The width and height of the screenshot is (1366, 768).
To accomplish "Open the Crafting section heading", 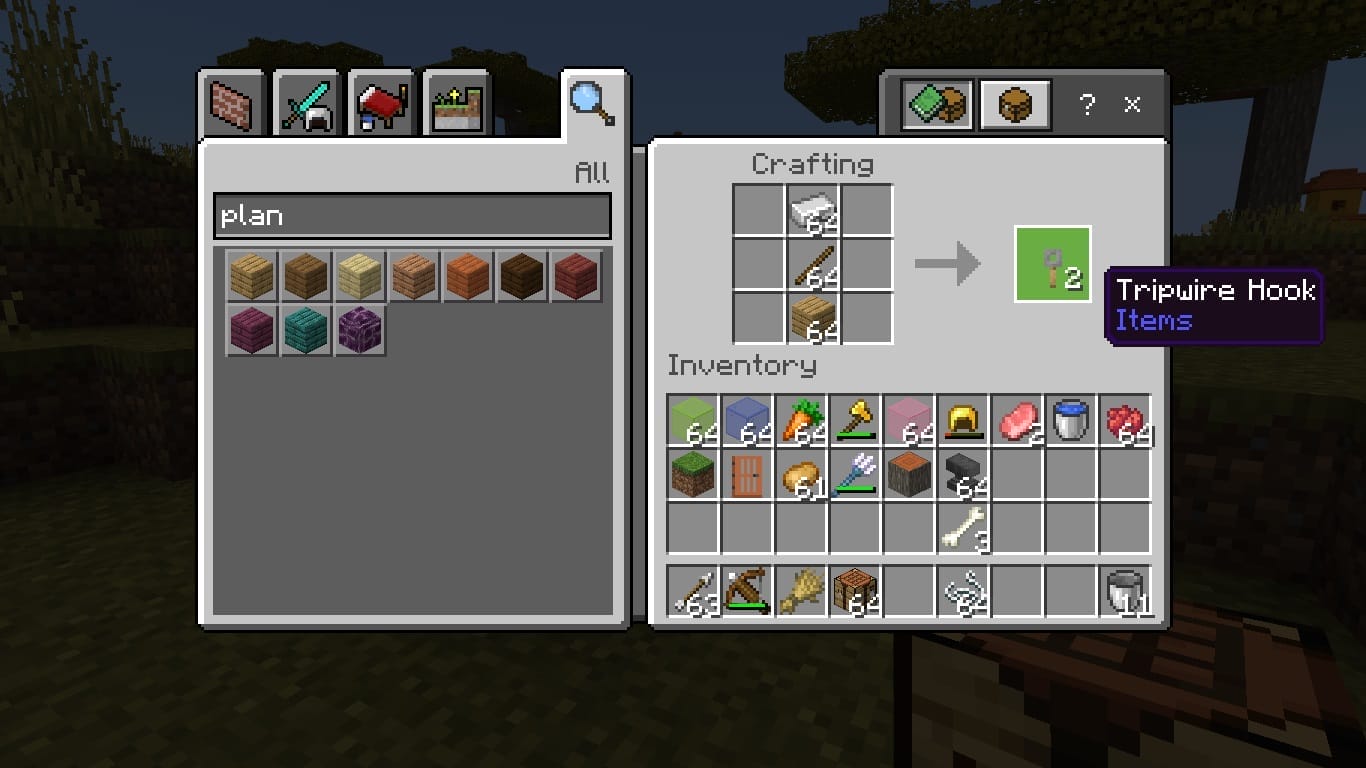I will pos(815,163).
